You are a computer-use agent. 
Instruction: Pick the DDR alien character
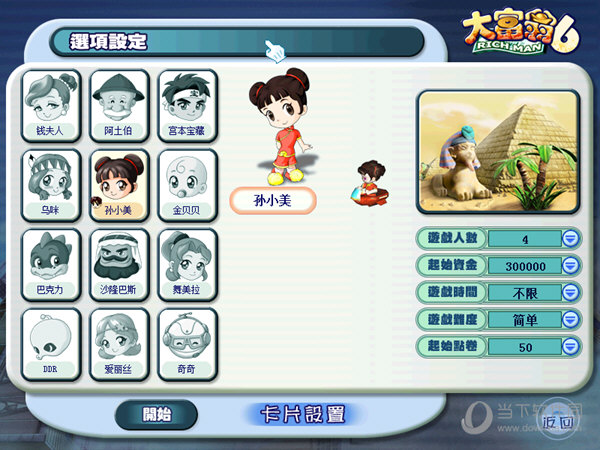pos(52,343)
